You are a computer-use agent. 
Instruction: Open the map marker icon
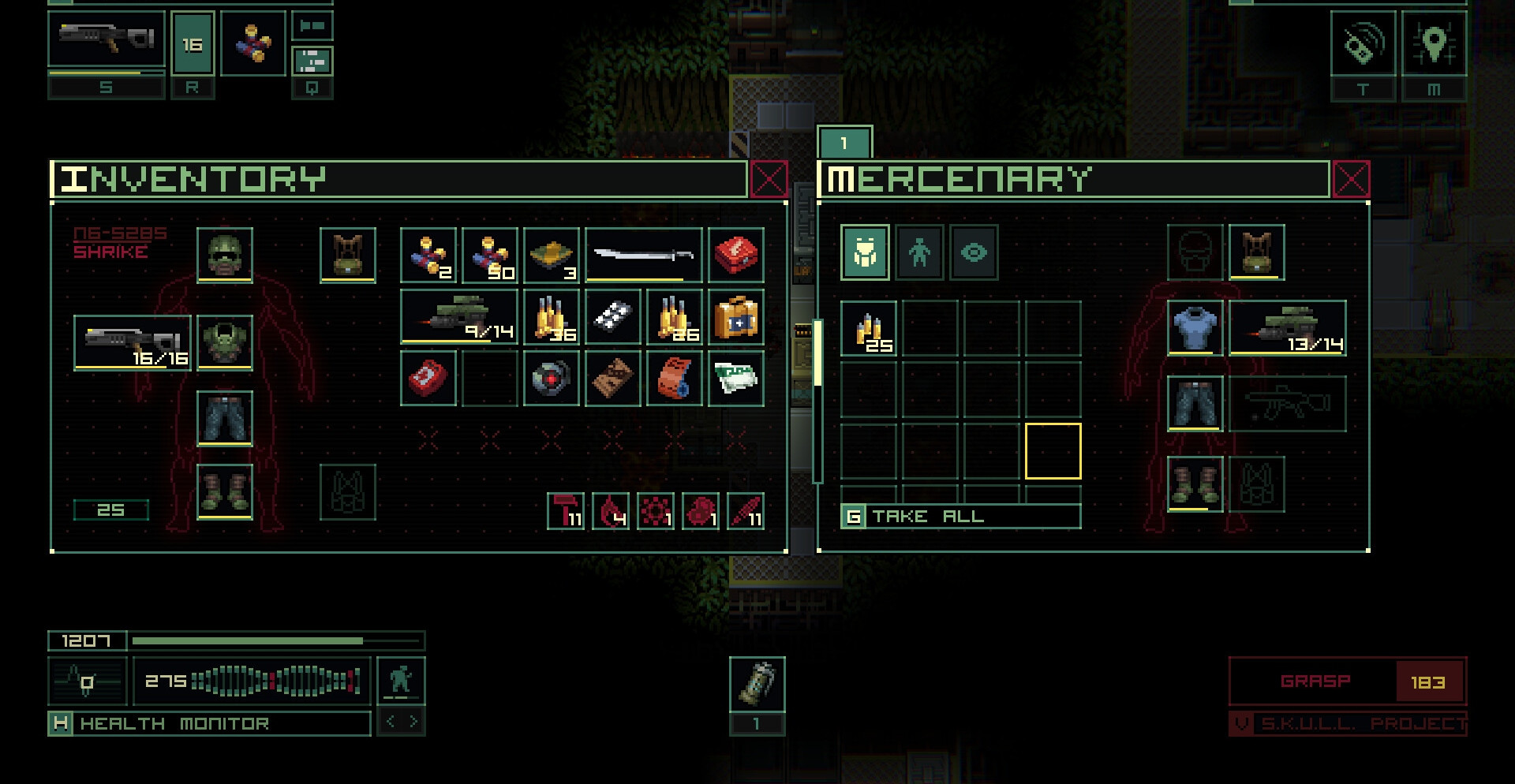[x=1434, y=43]
